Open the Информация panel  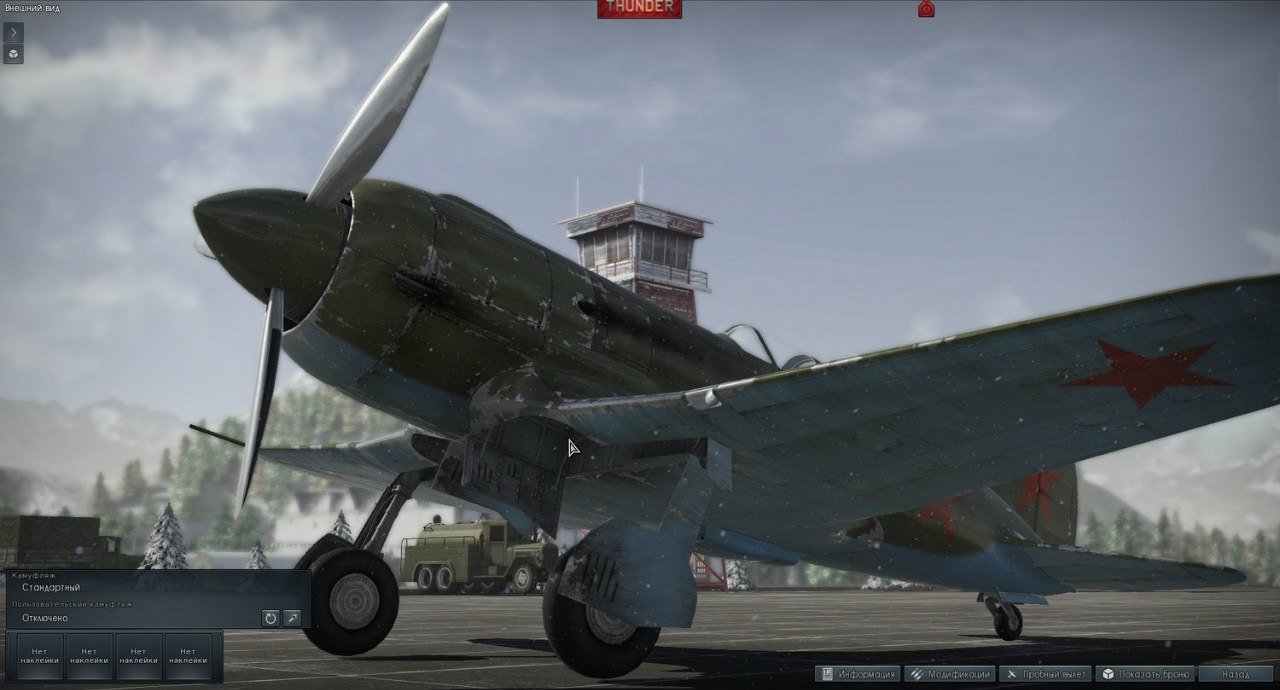tap(858, 674)
